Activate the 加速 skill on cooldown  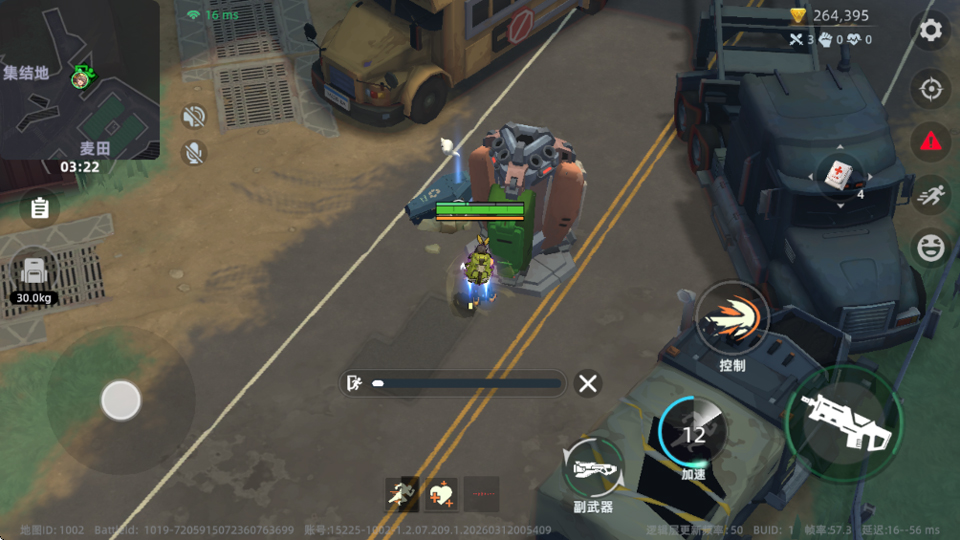coord(693,433)
